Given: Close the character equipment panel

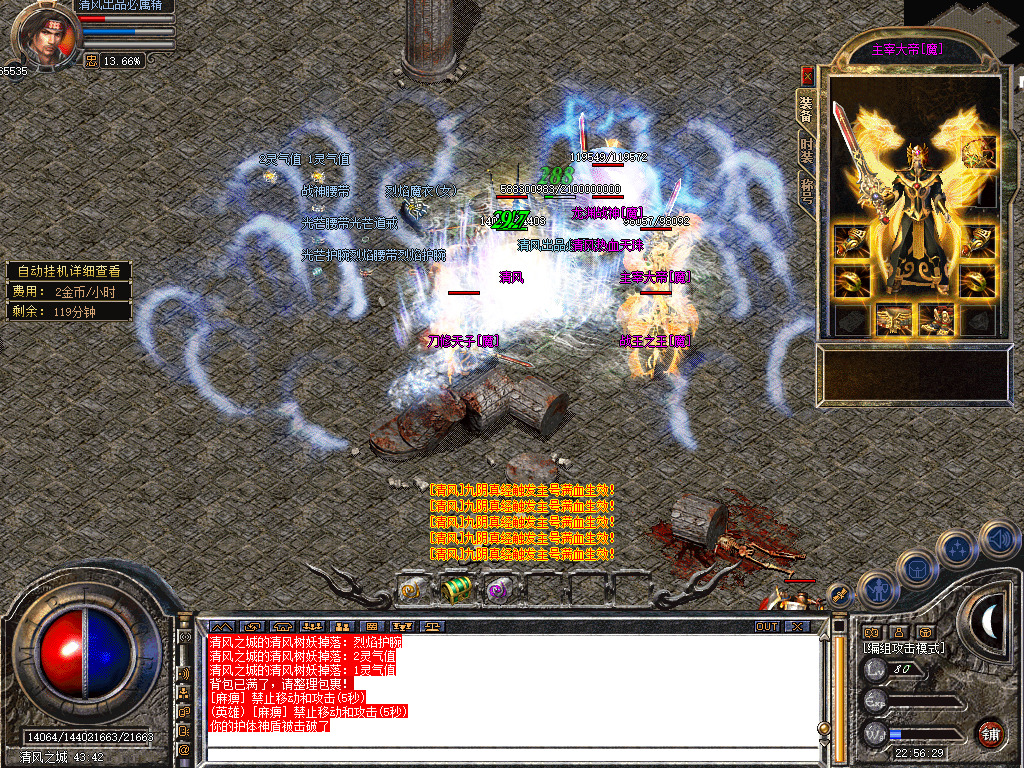Looking at the screenshot, I should tap(808, 76).
